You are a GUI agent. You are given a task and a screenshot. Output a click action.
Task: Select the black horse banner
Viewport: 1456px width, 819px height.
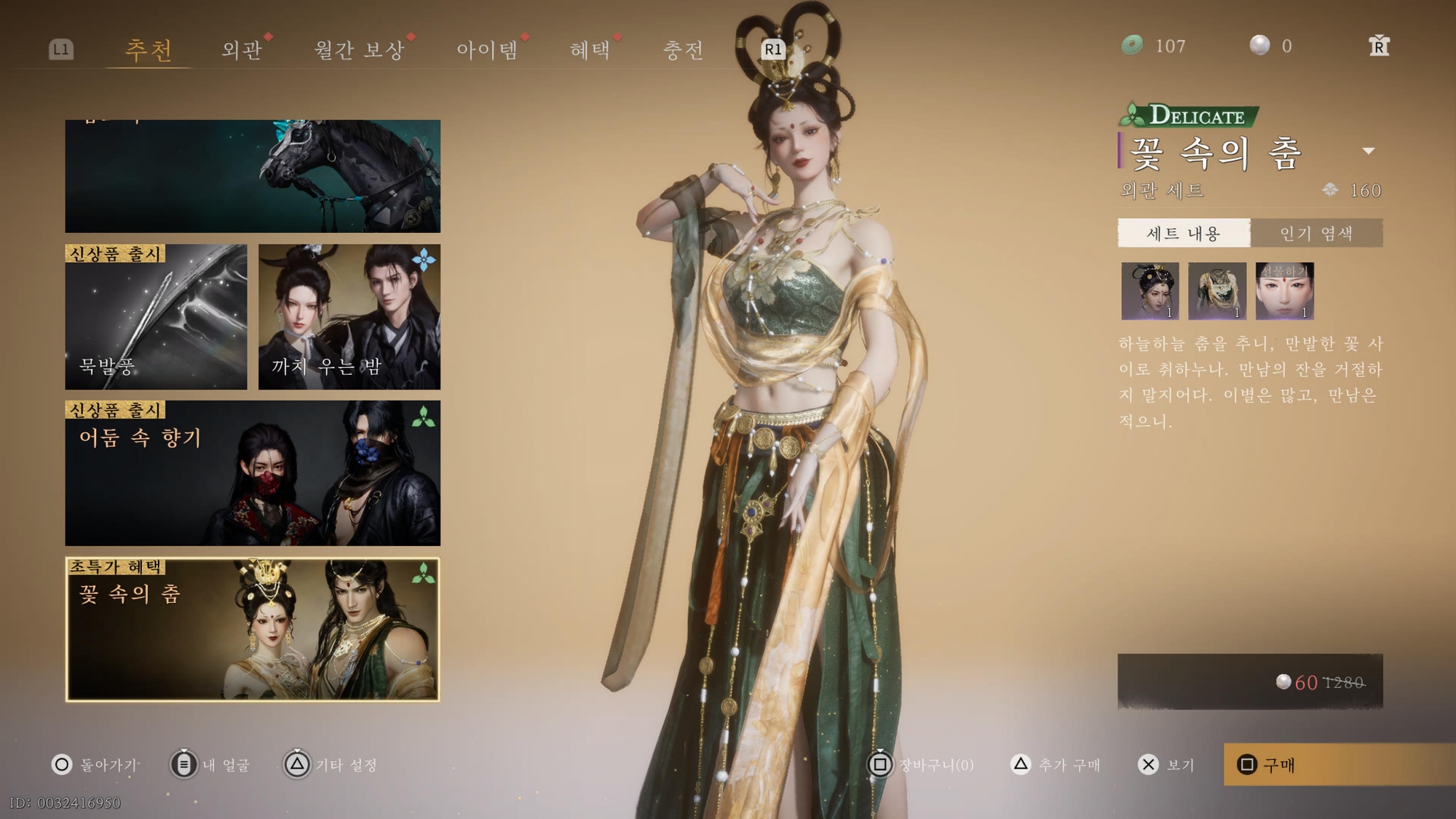[x=253, y=176]
